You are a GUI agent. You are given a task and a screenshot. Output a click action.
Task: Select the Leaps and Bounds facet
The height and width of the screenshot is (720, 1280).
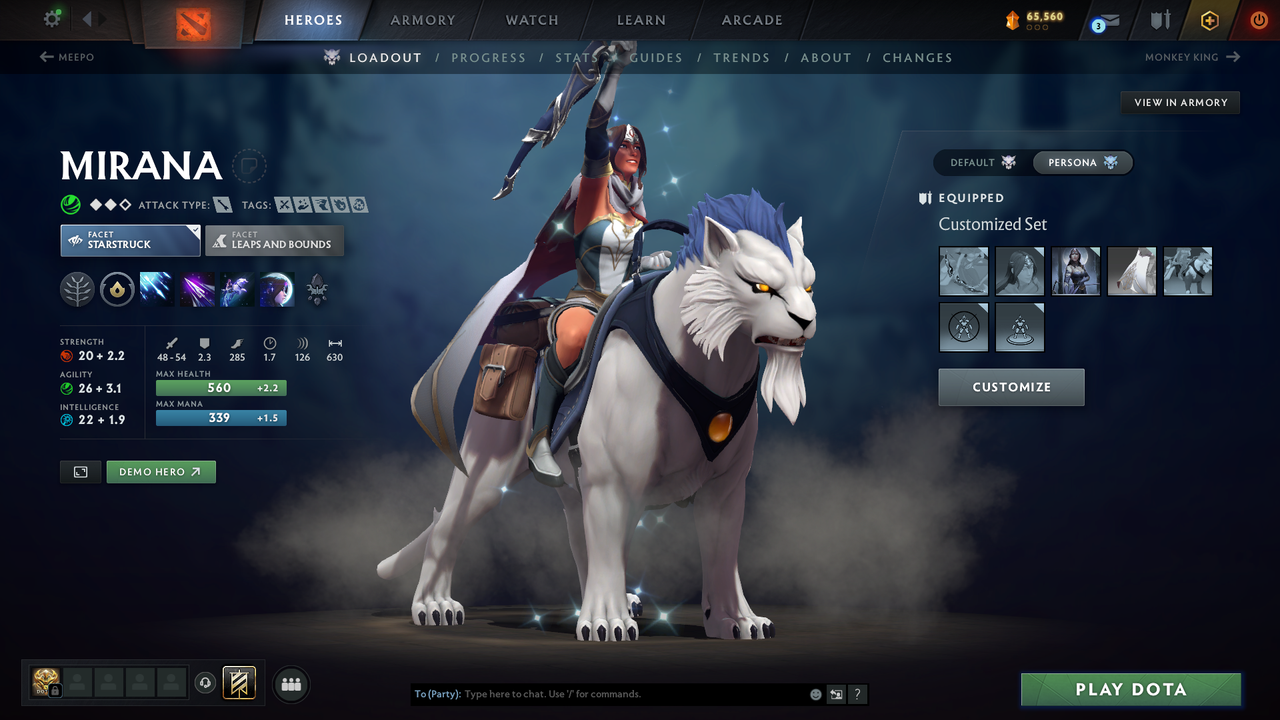click(274, 241)
